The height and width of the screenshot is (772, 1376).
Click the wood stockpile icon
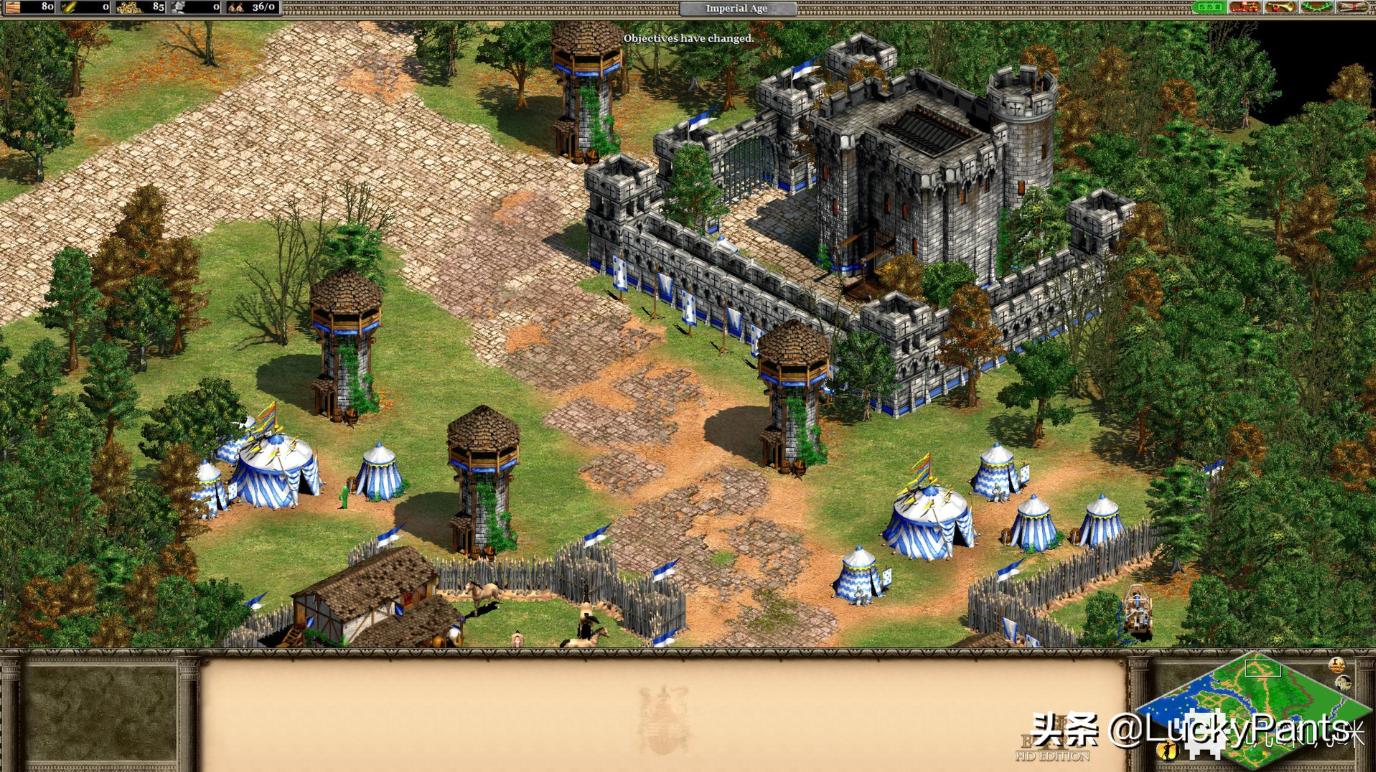click(x=14, y=8)
